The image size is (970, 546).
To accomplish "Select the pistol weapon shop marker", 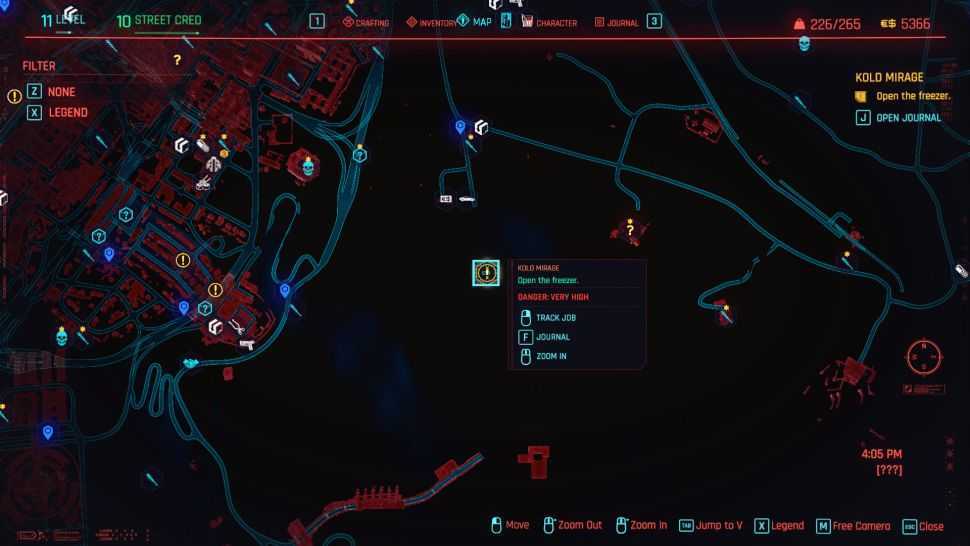I will click(x=246, y=344).
